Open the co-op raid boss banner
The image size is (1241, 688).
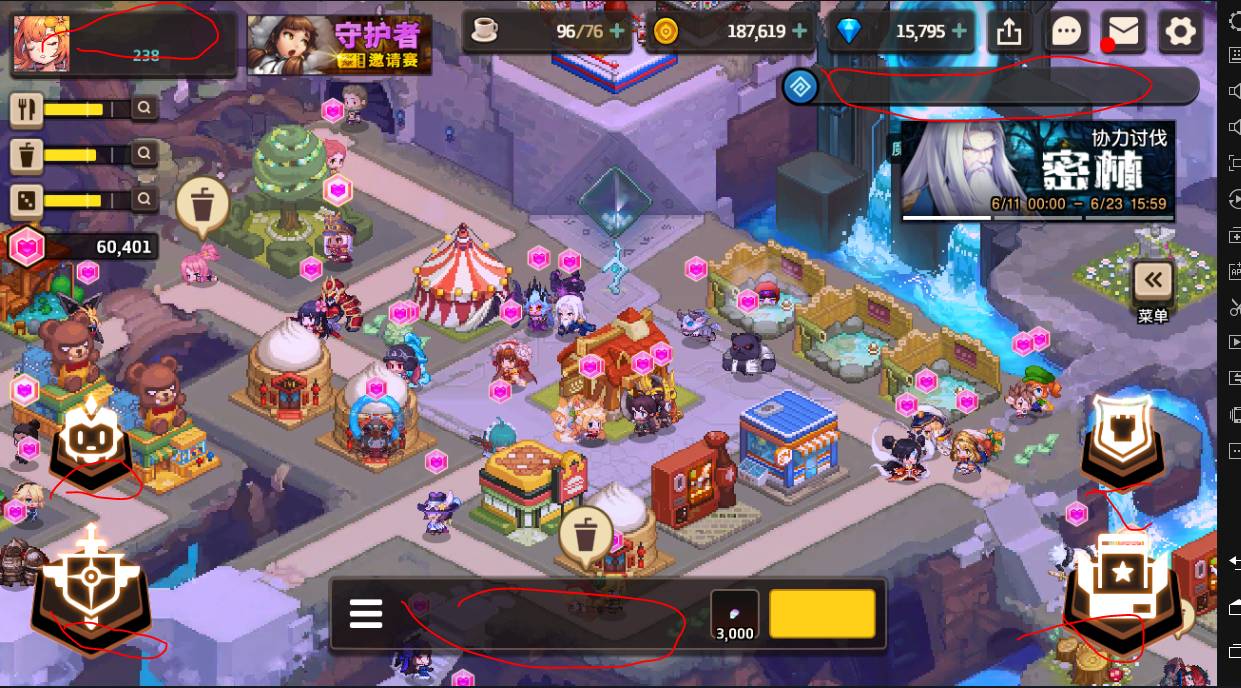[x=1037, y=170]
